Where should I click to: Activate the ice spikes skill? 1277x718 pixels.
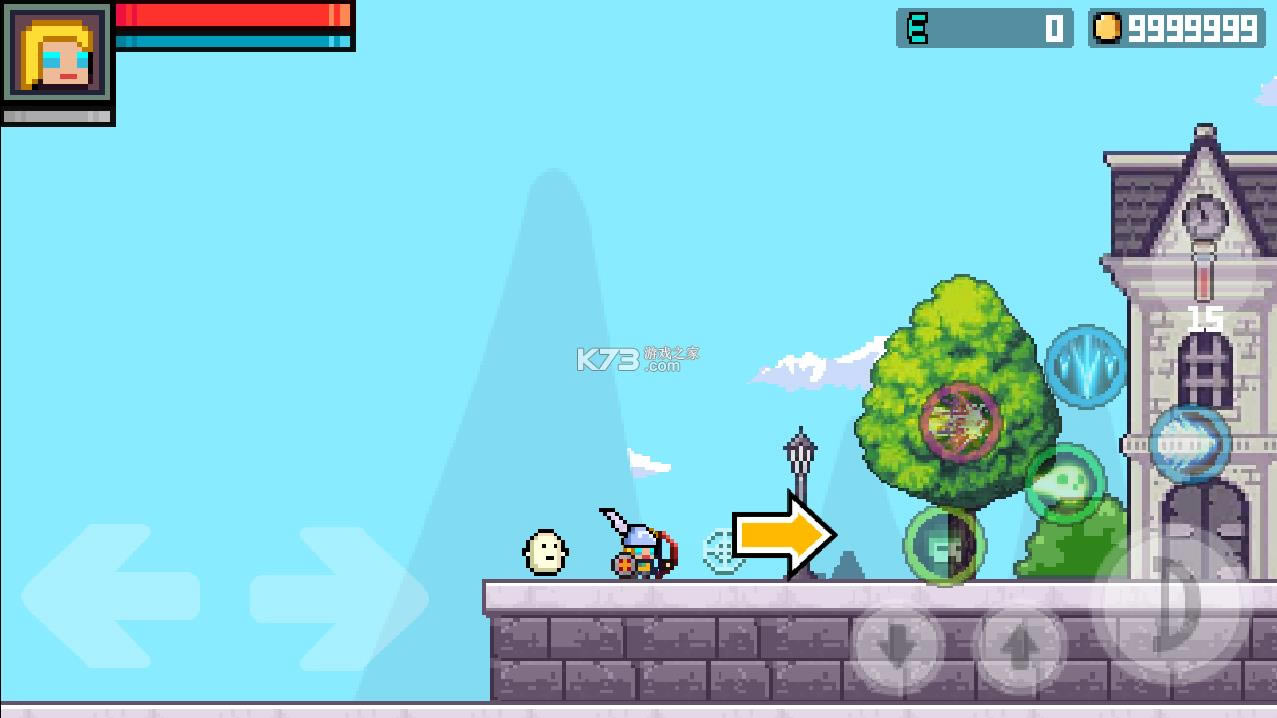tap(1086, 366)
